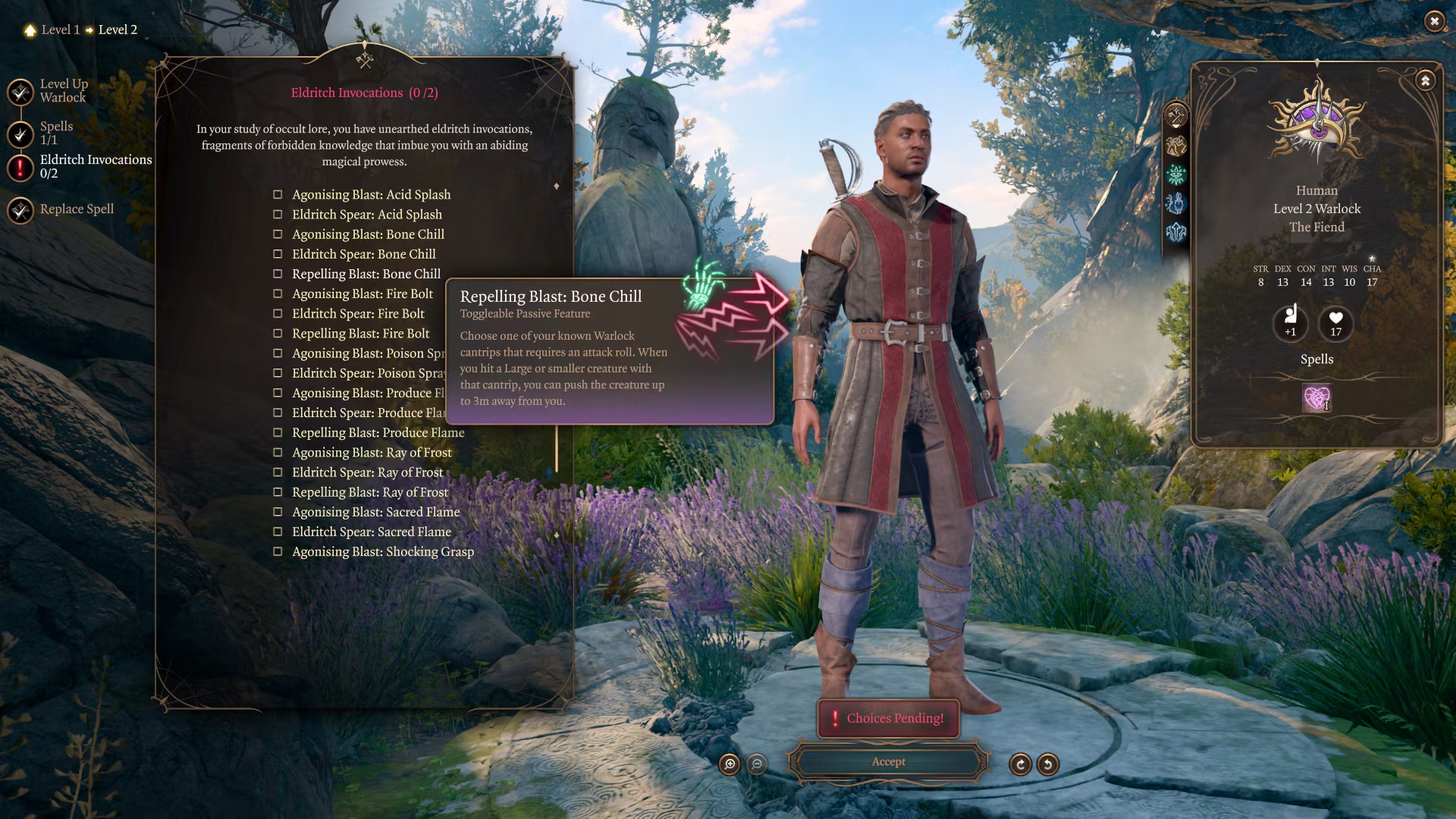Click the heart spell icon under Spells

coord(1316,397)
